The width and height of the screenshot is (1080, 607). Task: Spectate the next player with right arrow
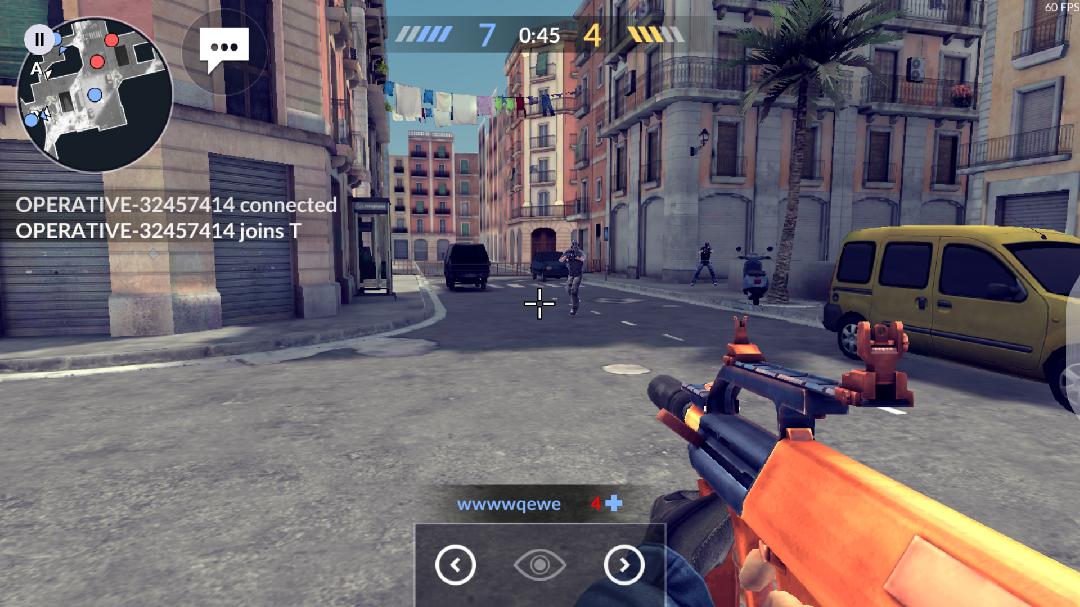(624, 566)
